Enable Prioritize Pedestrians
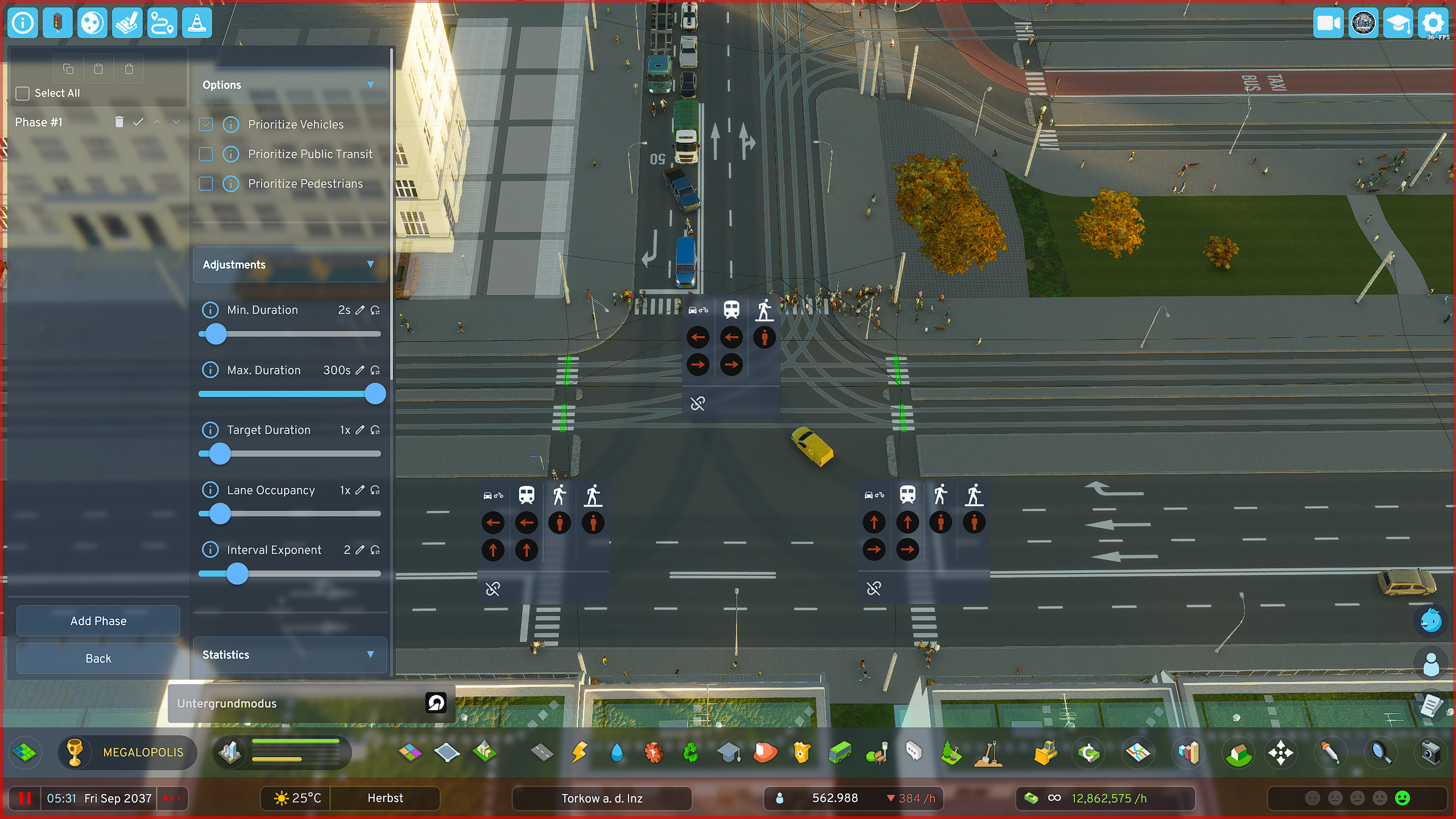 [x=206, y=184]
